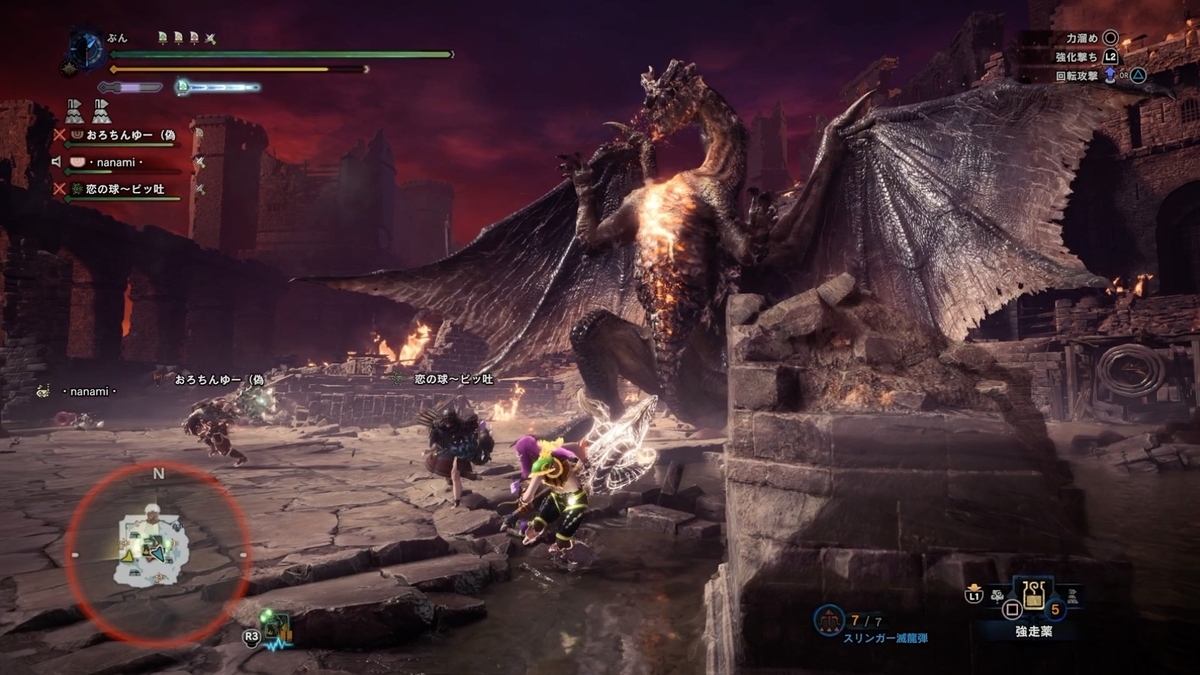
Task: Select the 強走薬 item in the item bar
Action: tap(1028, 597)
